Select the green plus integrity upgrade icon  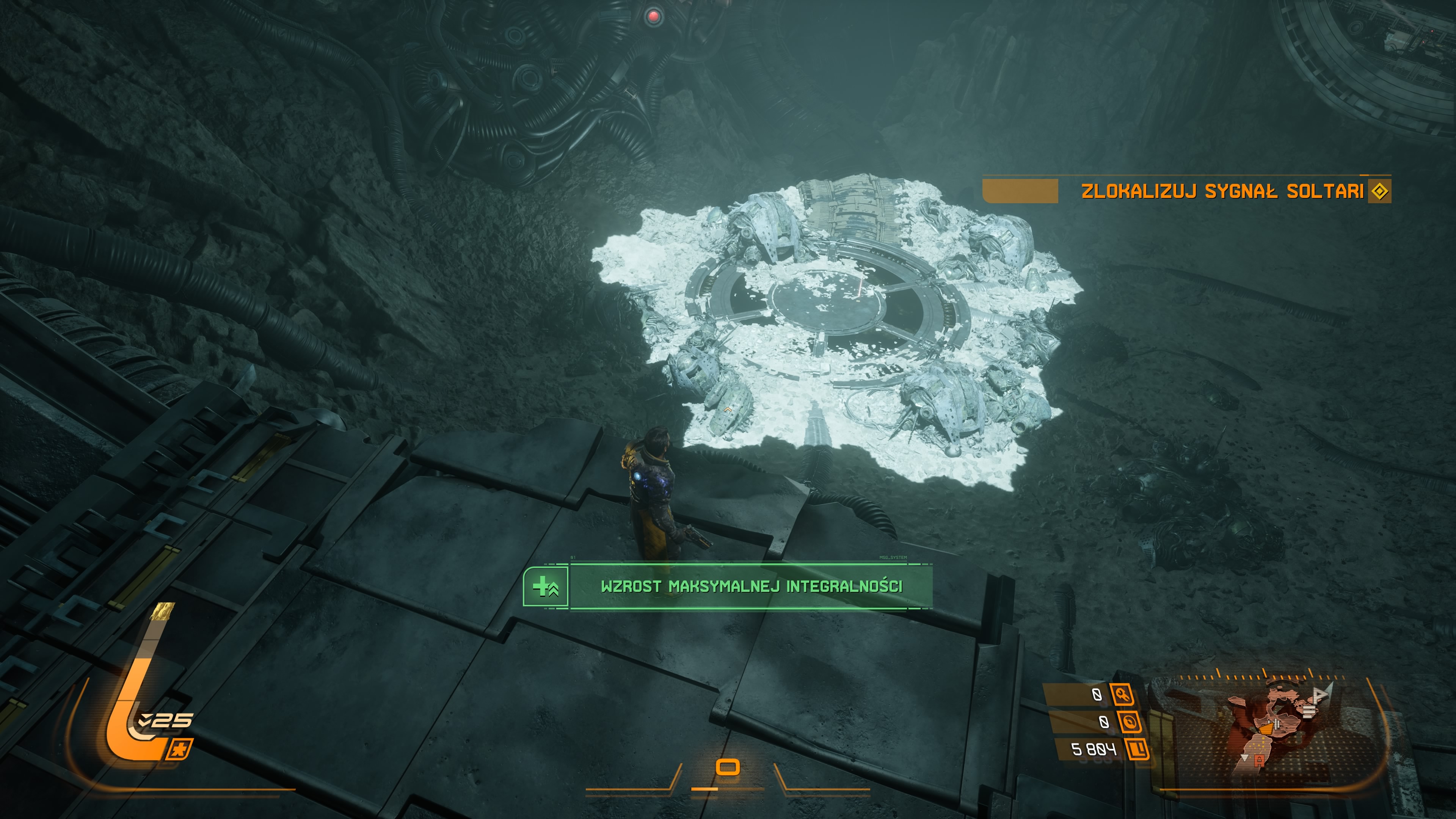546,587
